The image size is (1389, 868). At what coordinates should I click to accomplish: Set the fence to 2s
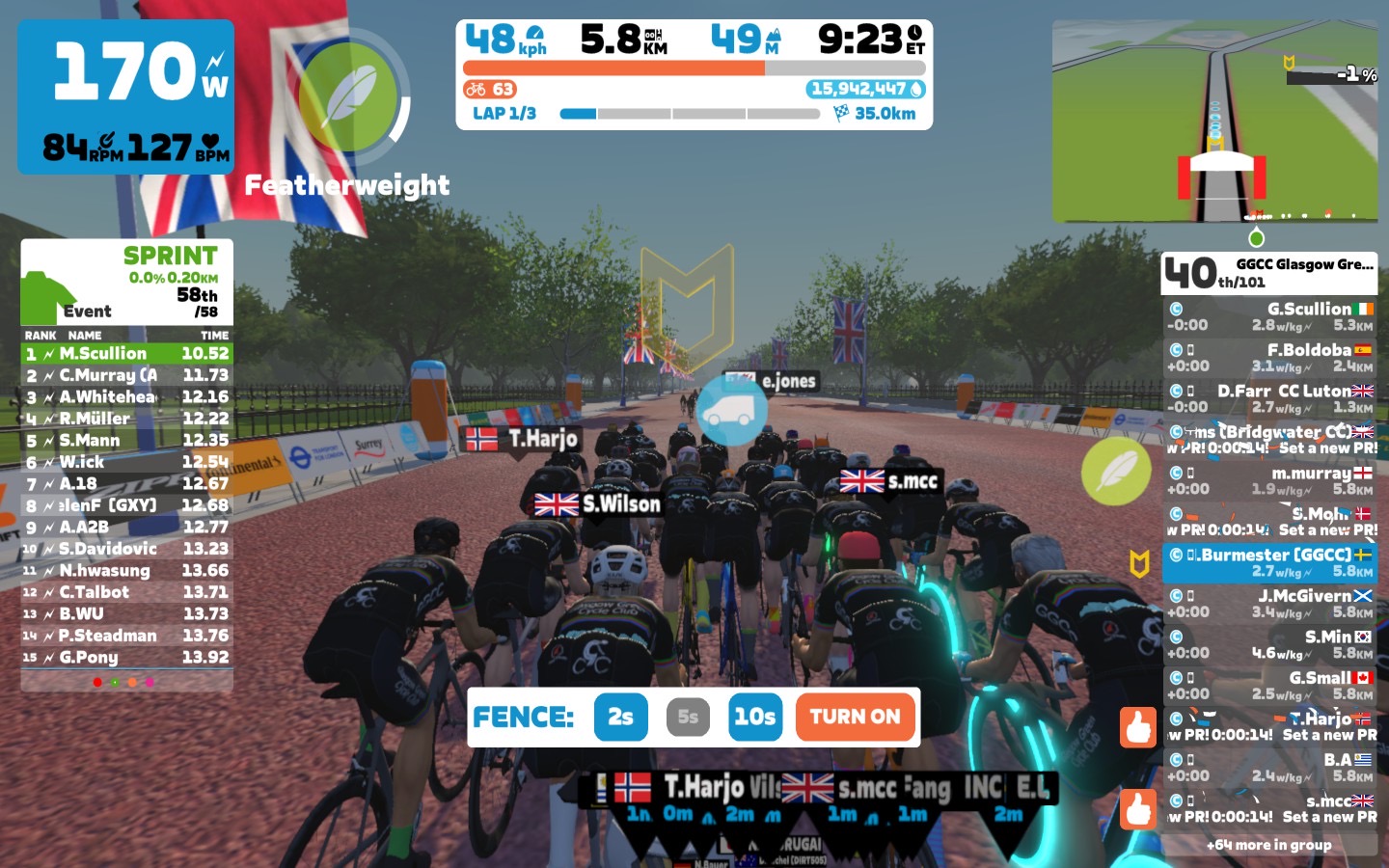pos(620,717)
